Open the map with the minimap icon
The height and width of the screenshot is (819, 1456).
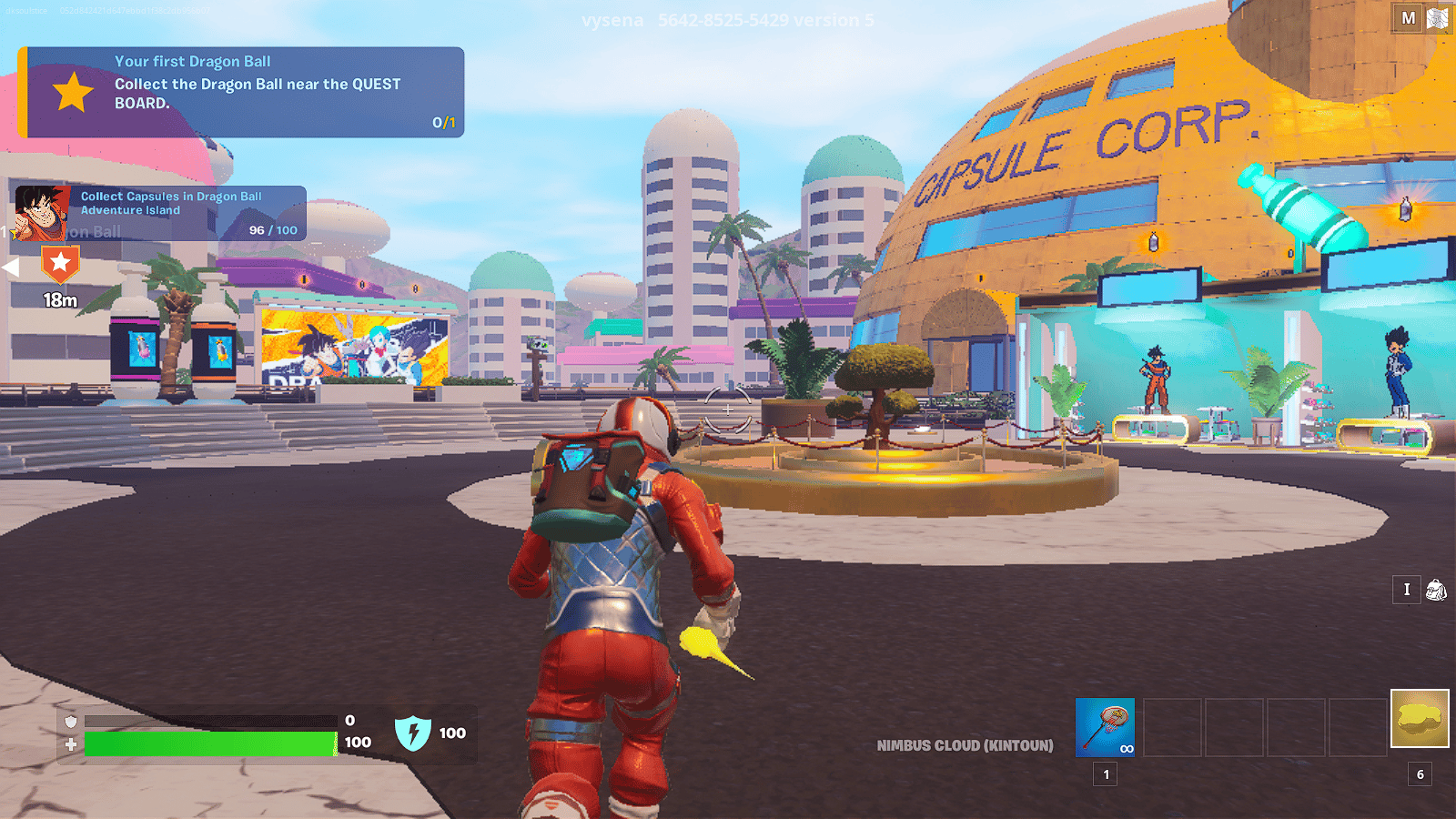tap(1441, 16)
